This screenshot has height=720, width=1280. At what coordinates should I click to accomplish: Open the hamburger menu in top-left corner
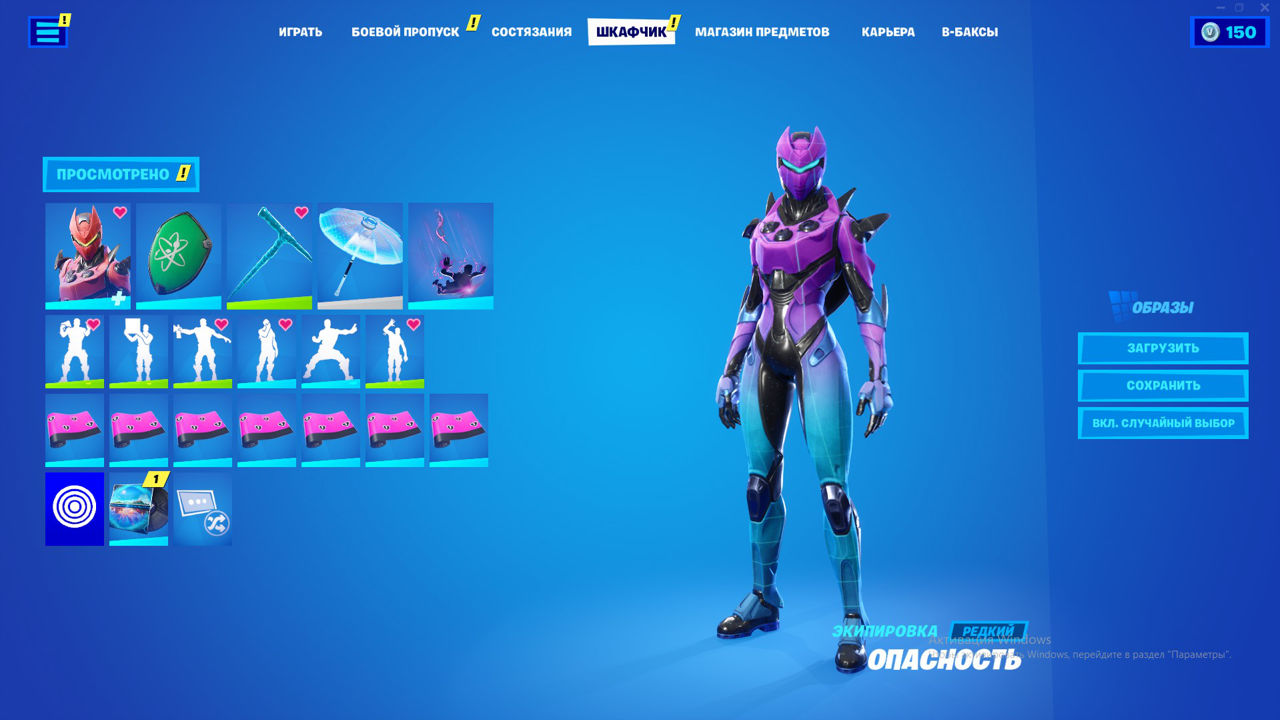click(x=47, y=31)
